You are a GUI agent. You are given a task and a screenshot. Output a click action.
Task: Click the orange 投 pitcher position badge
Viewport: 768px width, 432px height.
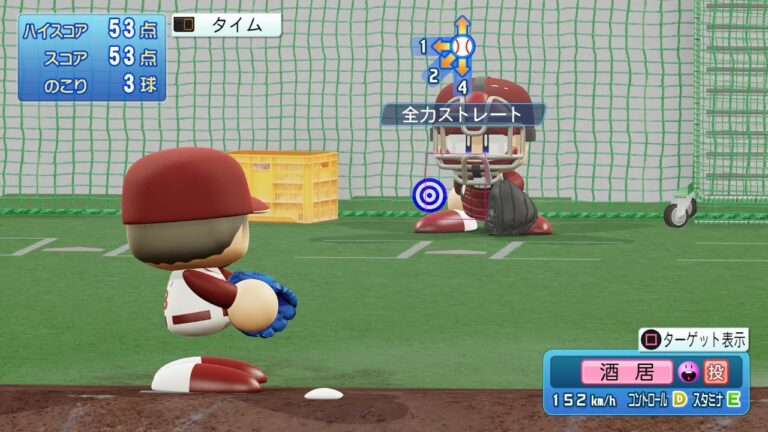coord(715,372)
